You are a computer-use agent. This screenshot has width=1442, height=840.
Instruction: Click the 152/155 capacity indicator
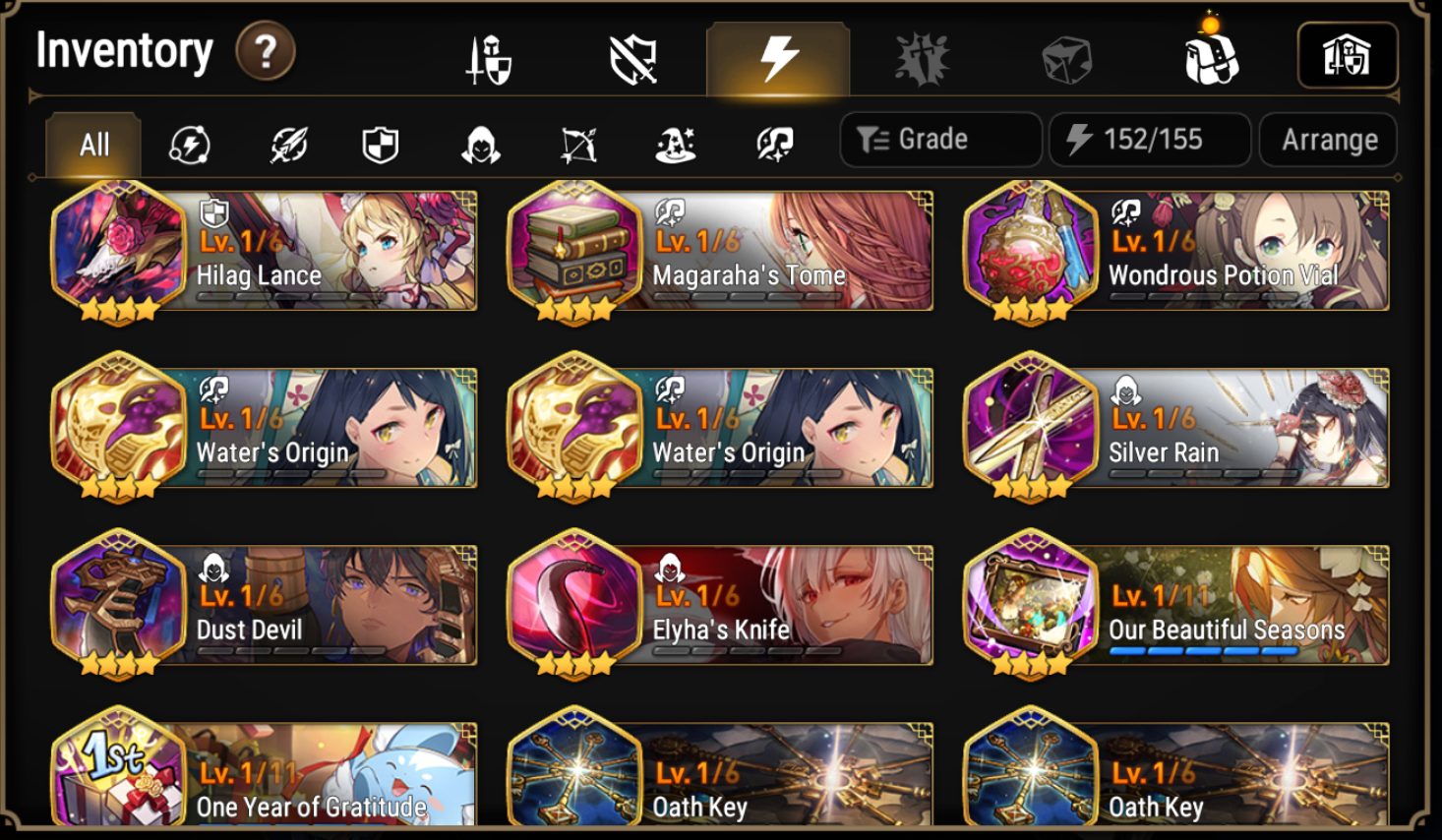1149,139
